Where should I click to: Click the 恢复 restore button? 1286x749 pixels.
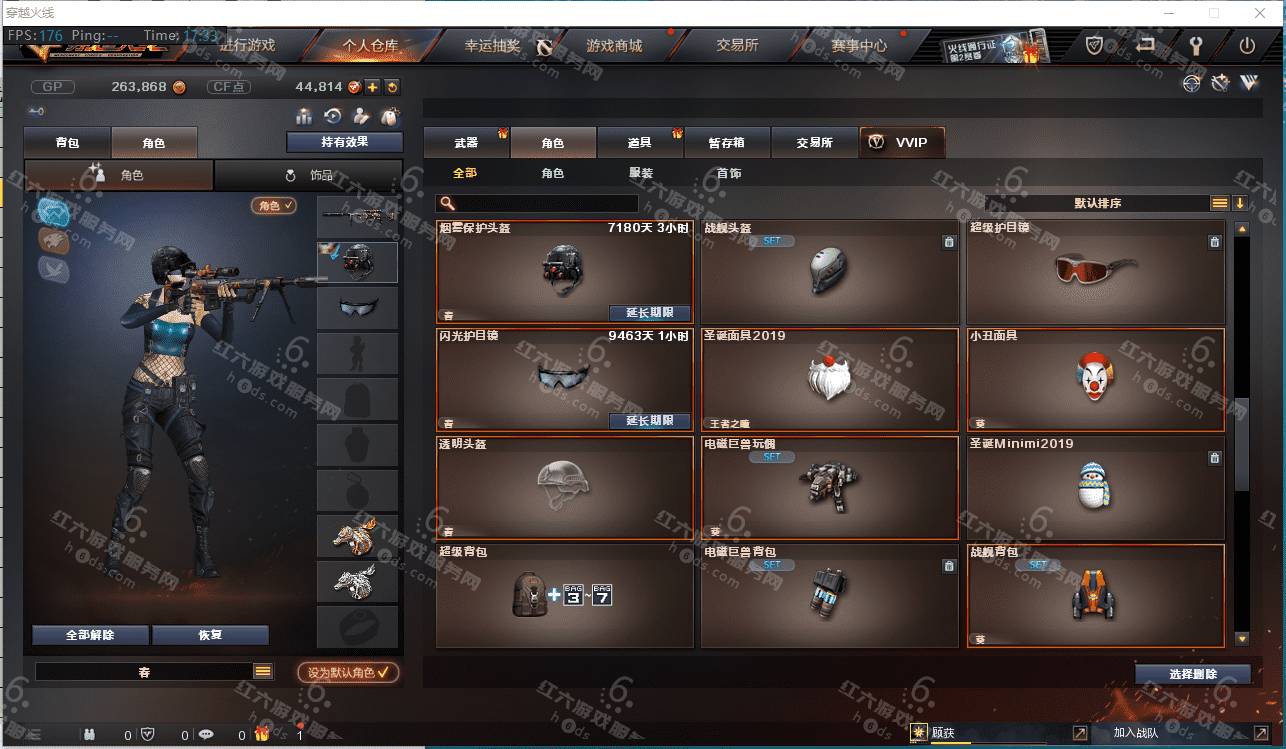(210, 635)
